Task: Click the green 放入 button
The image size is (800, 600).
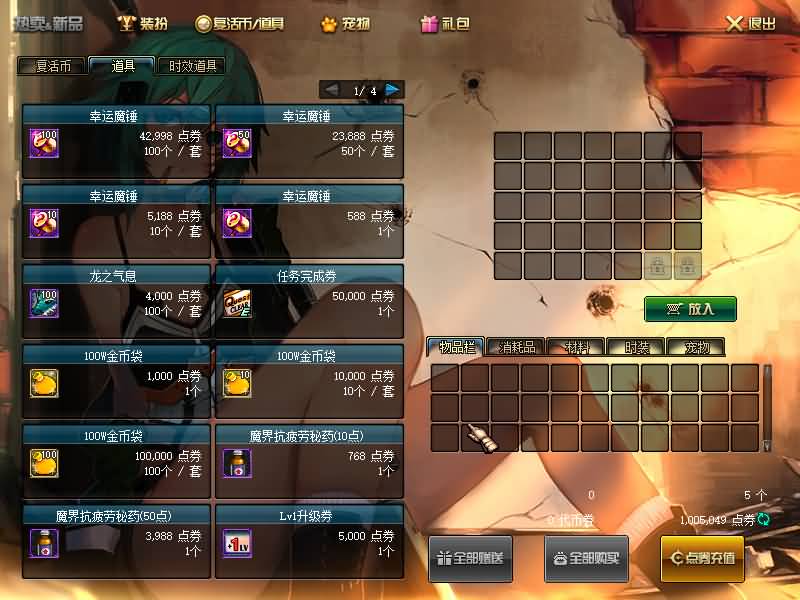Action: pyautogui.click(x=690, y=309)
